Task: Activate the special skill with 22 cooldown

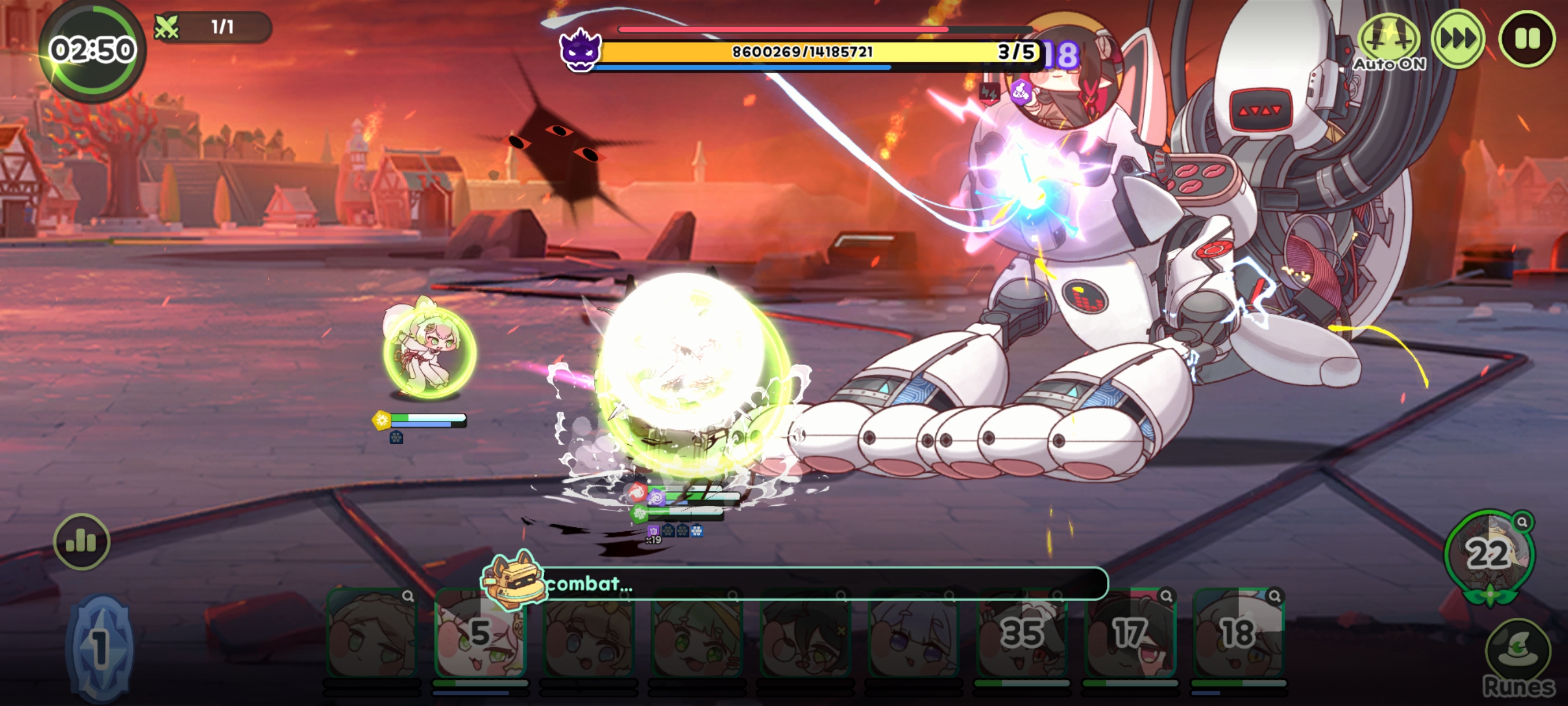Action: [x=1488, y=555]
